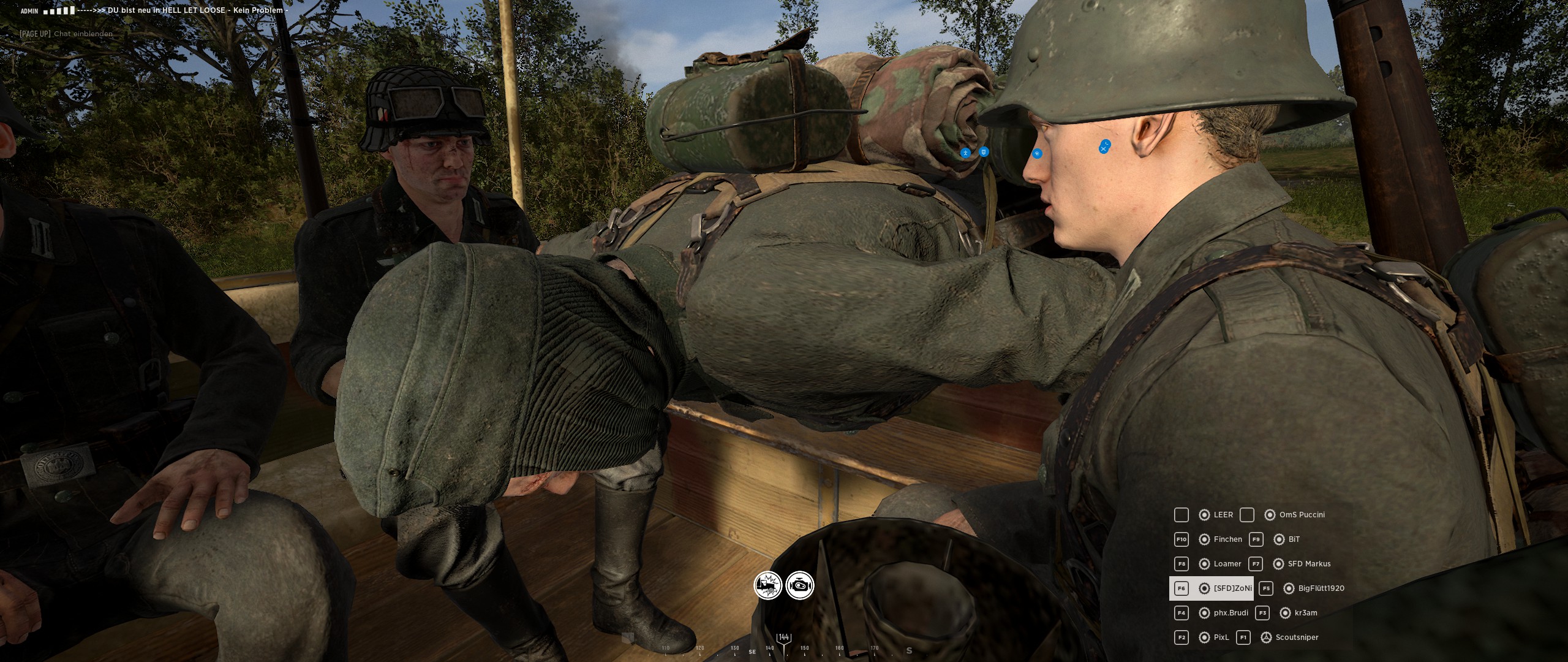Image resolution: width=1568 pixels, height=662 pixels.
Task: Choose BigFlütt1920's seat row
Action: tap(1321, 588)
